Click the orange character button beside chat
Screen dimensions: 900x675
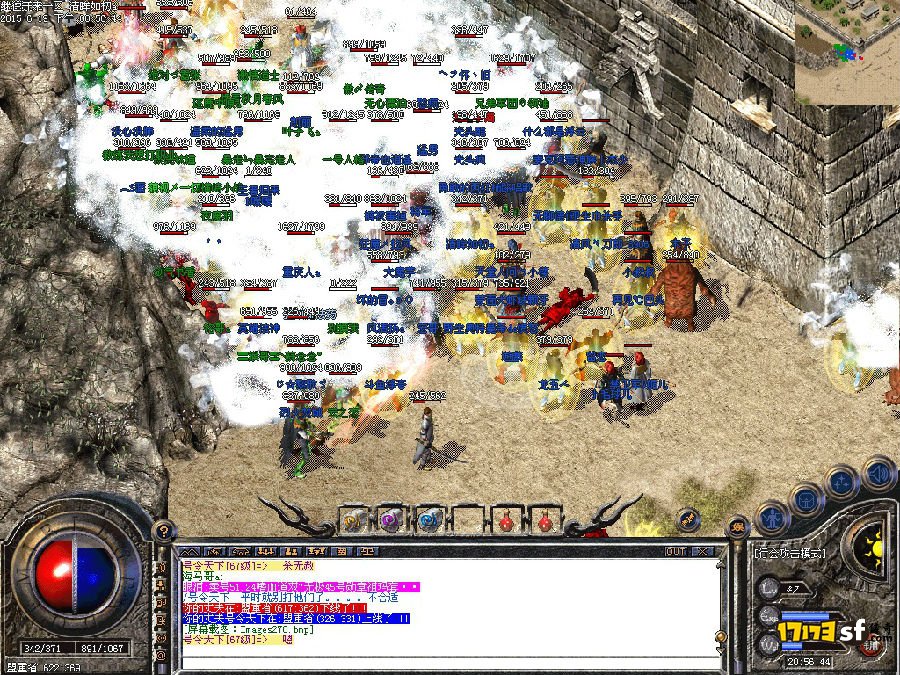tap(739, 527)
